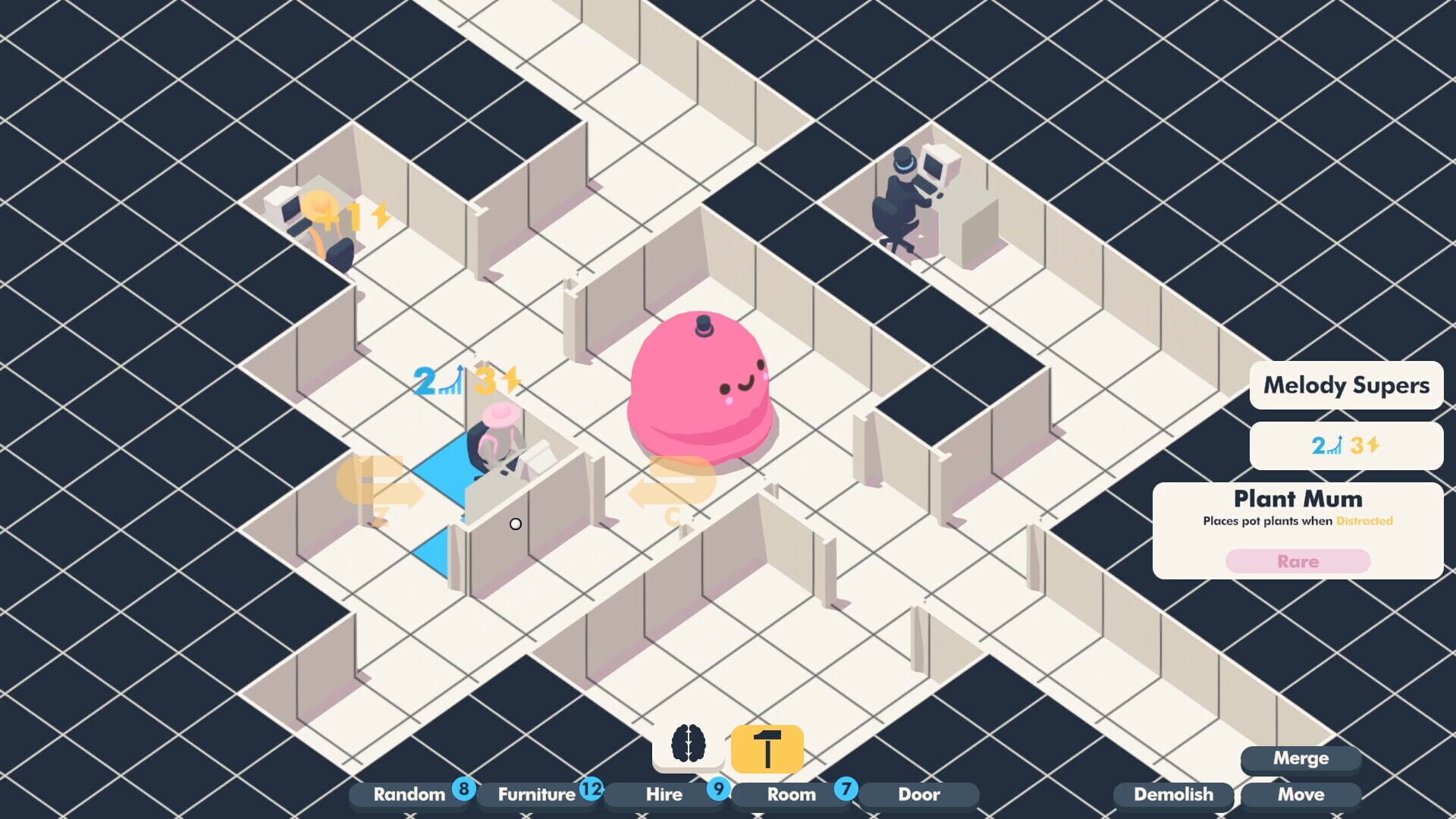Select the hammer build tool icon
Viewport: 1456px width, 819px height.
point(766,749)
